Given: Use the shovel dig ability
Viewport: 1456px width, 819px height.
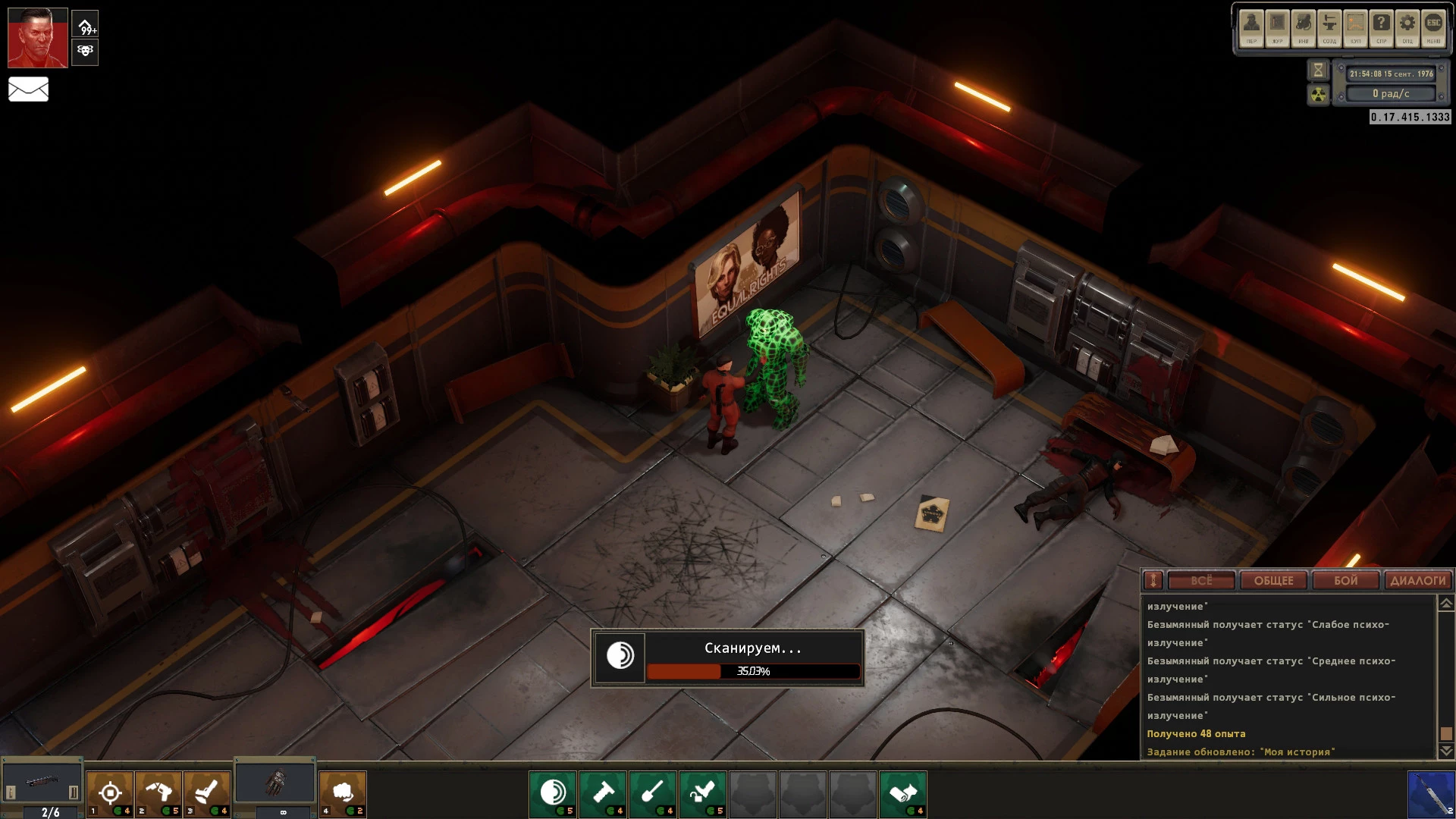Looking at the screenshot, I should click(653, 793).
